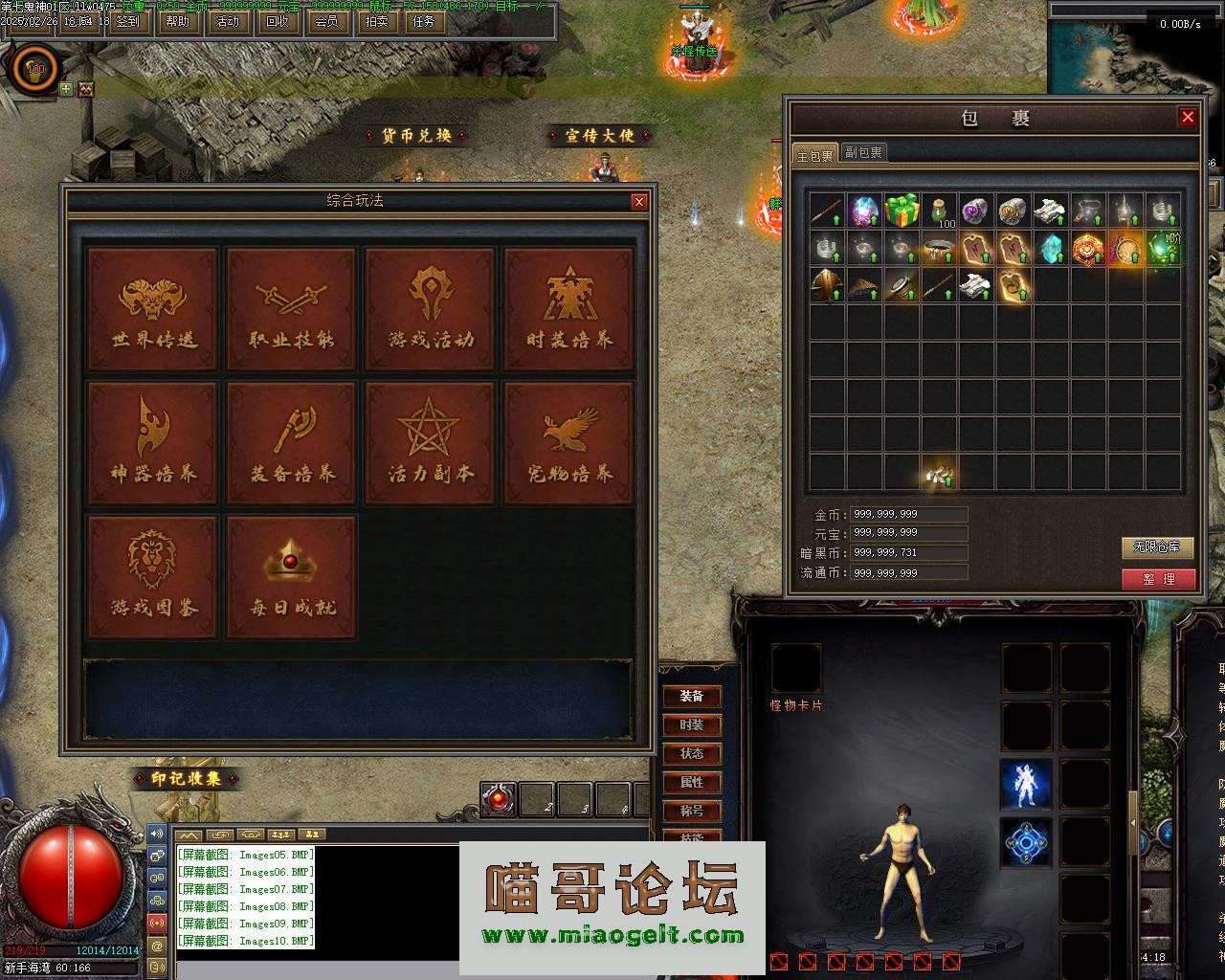Open the 职业技能 class skills tile
The height and width of the screenshot is (980, 1225).
tap(292, 309)
